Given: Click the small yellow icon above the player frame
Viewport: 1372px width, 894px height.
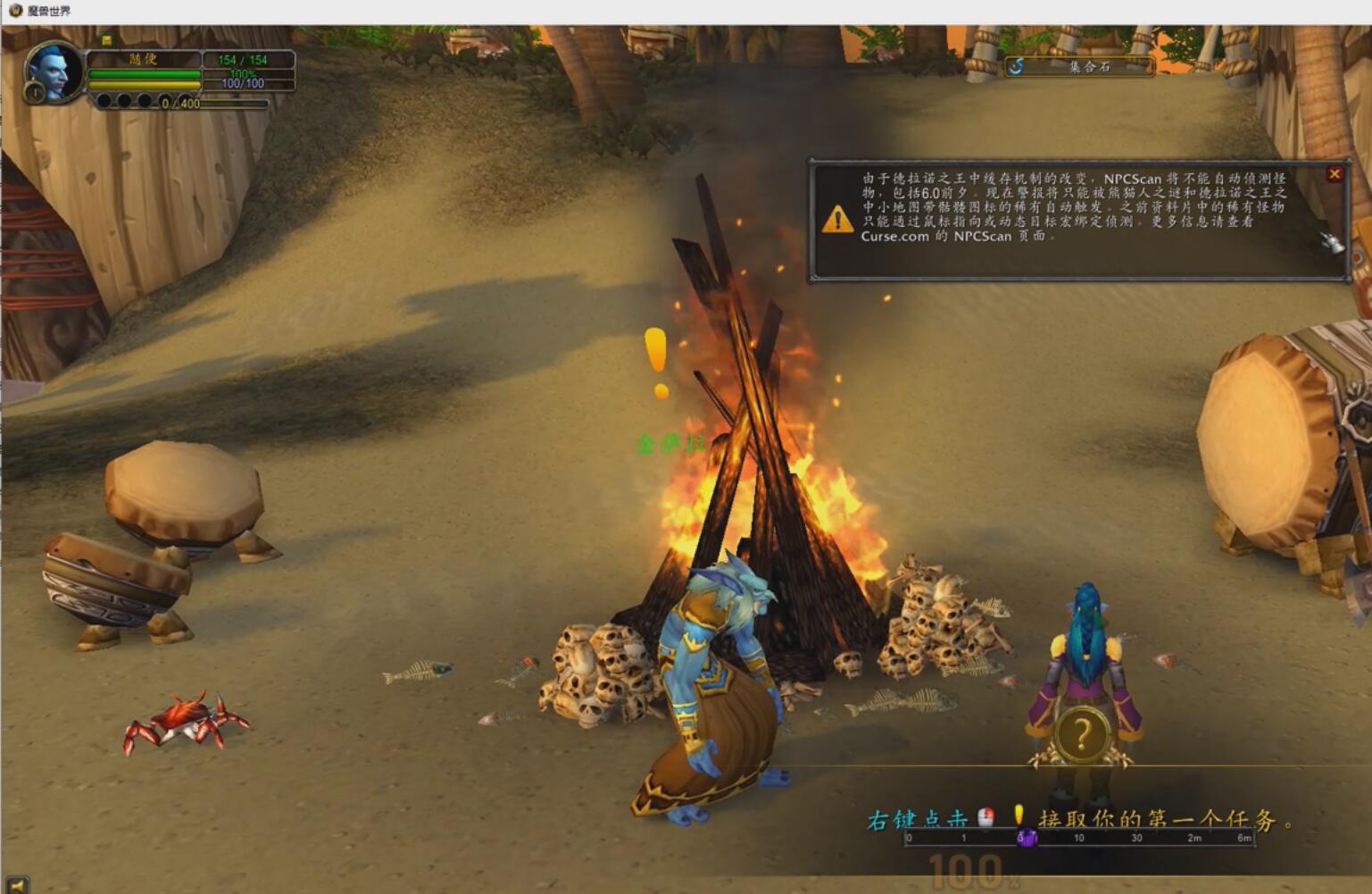Looking at the screenshot, I should coord(106,40).
